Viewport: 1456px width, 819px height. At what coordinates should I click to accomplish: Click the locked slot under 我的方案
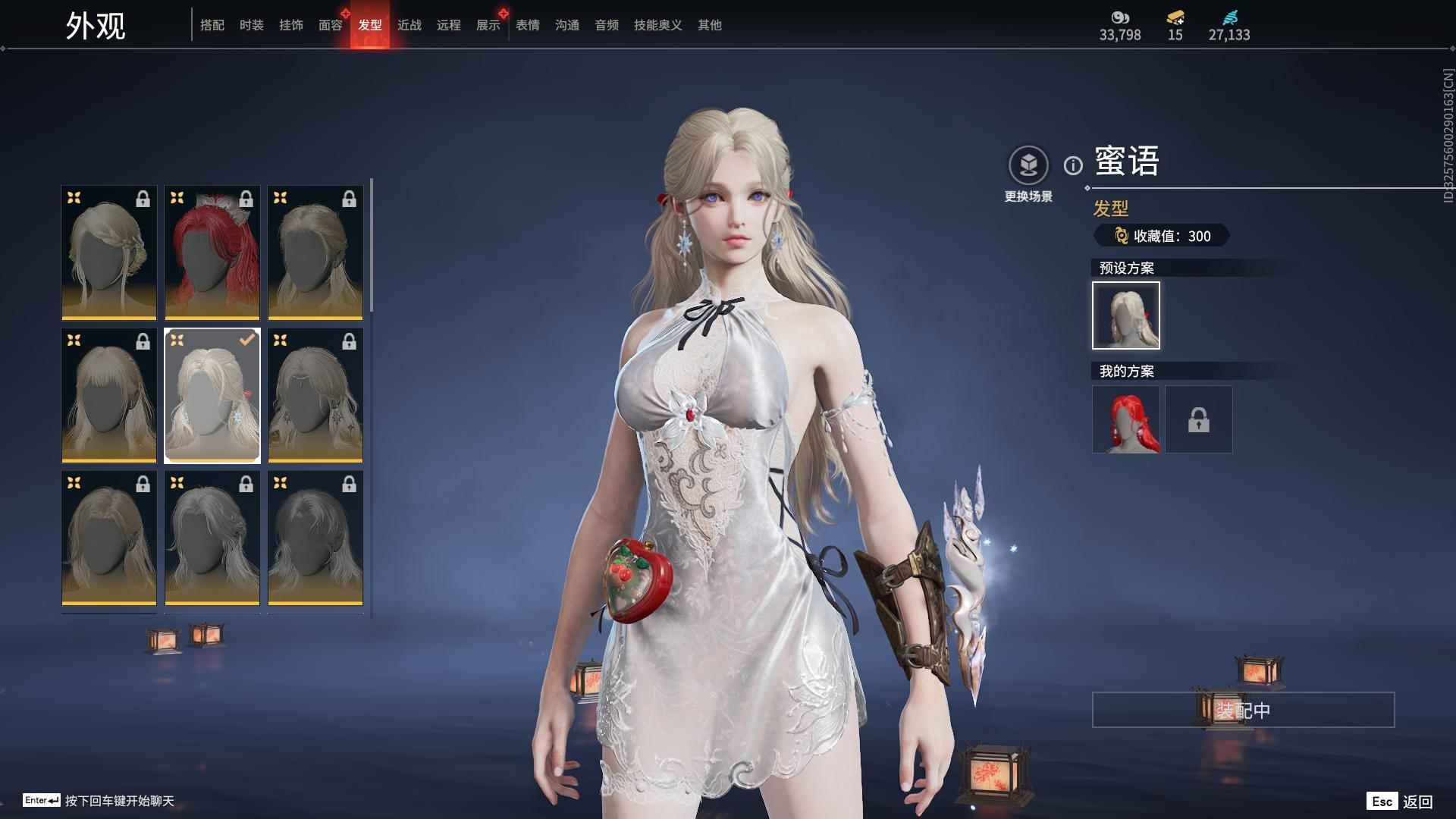[x=1199, y=419]
